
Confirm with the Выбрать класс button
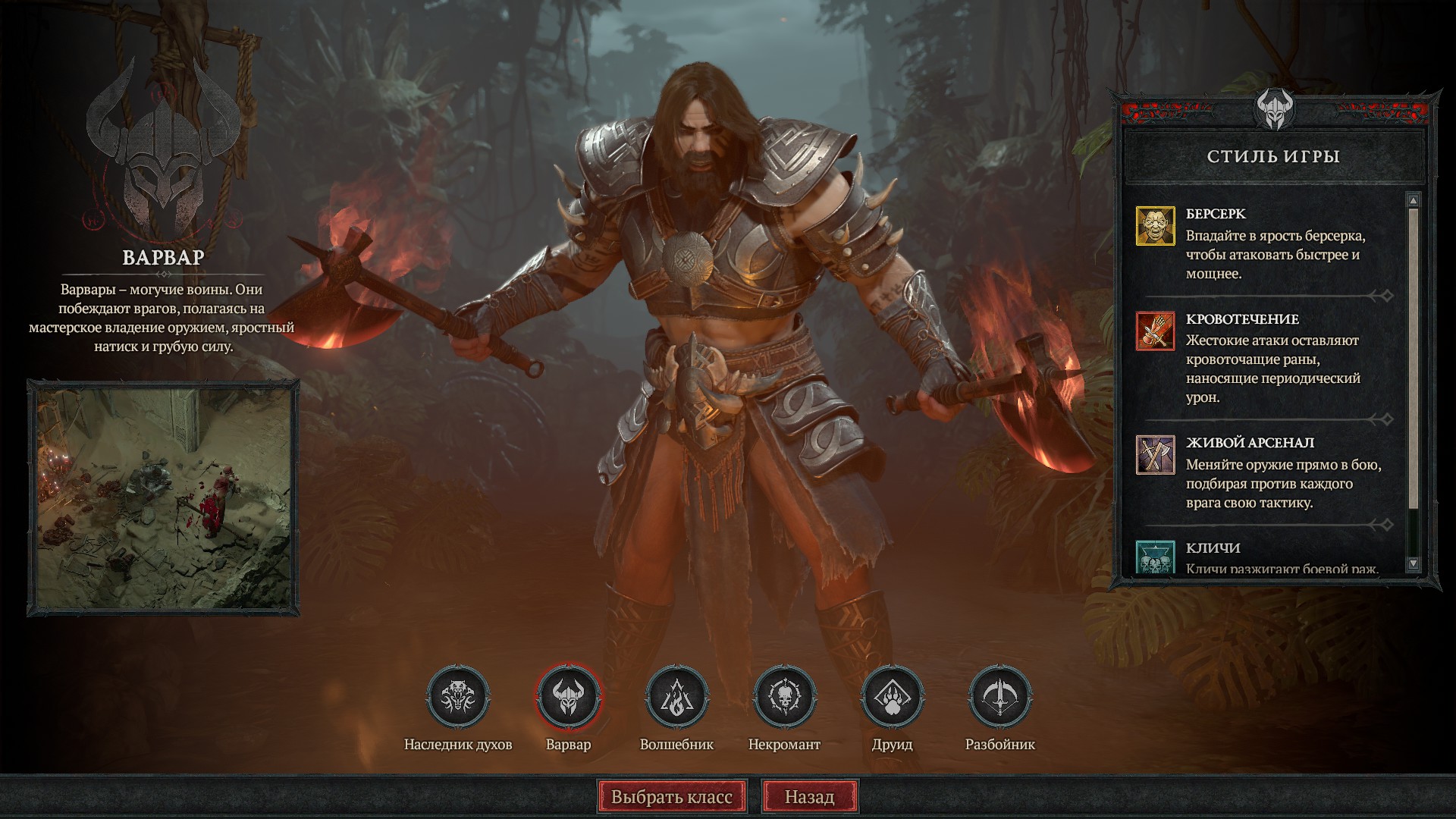click(x=672, y=797)
